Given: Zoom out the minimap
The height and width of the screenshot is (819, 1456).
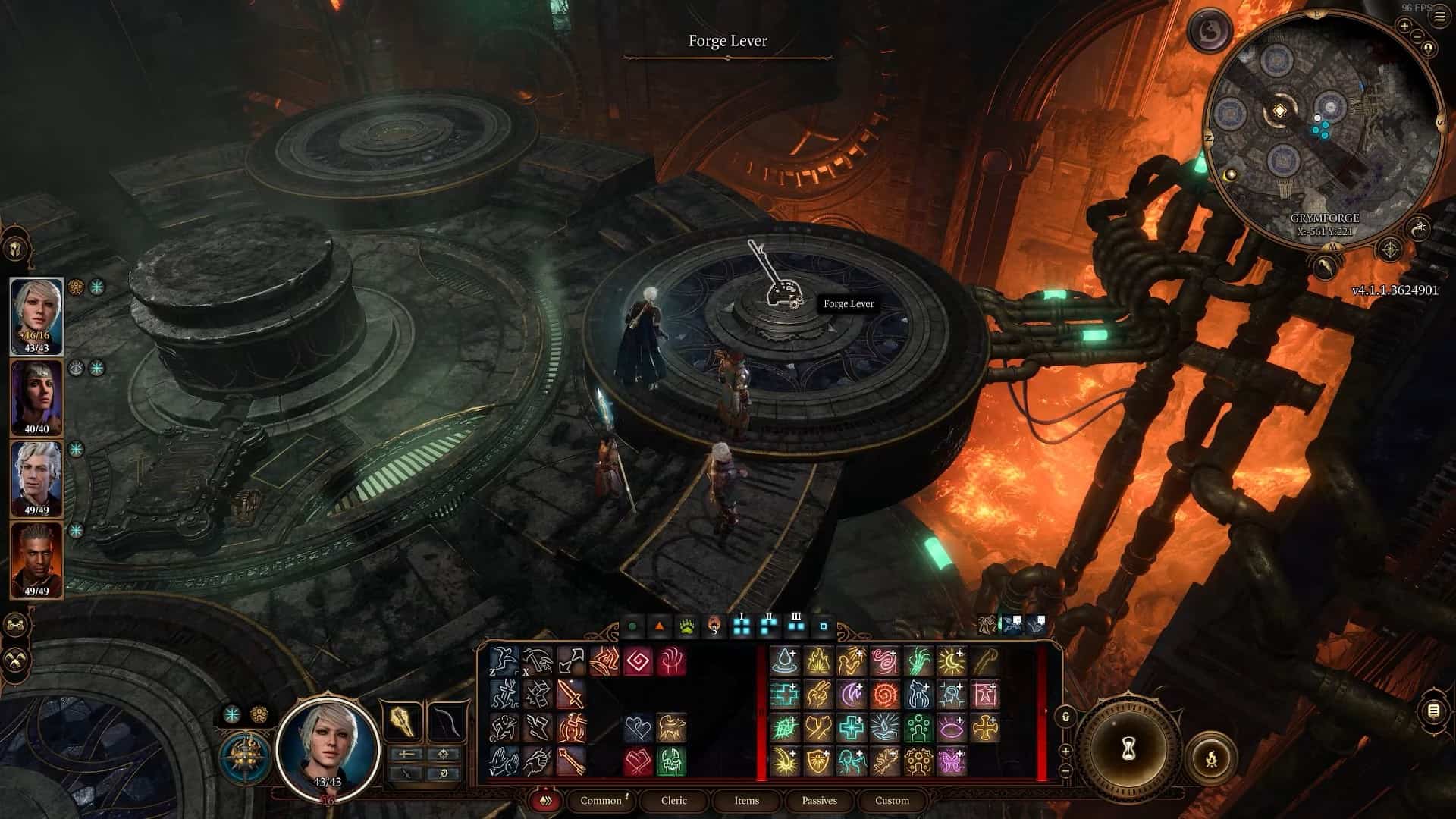Looking at the screenshot, I should point(1416,36).
